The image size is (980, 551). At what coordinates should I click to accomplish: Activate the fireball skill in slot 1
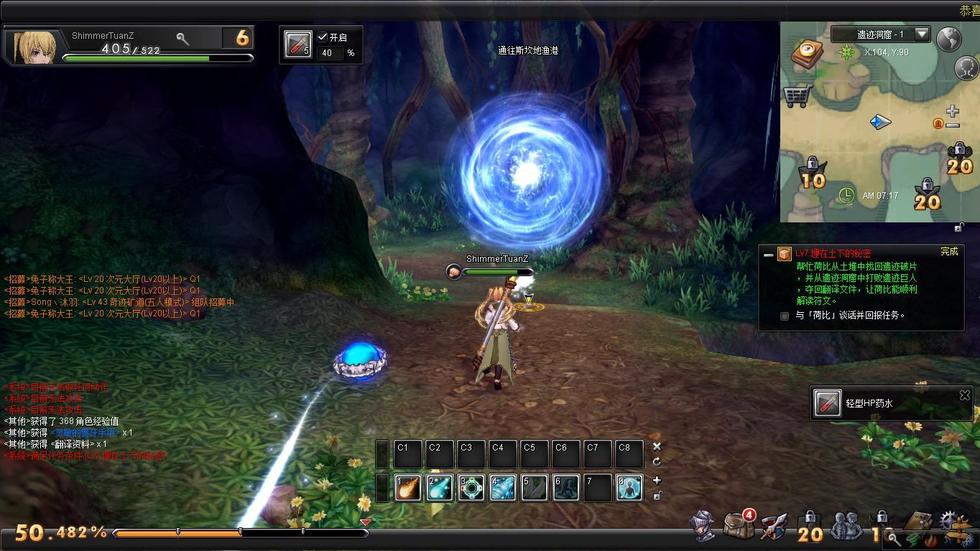click(407, 487)
